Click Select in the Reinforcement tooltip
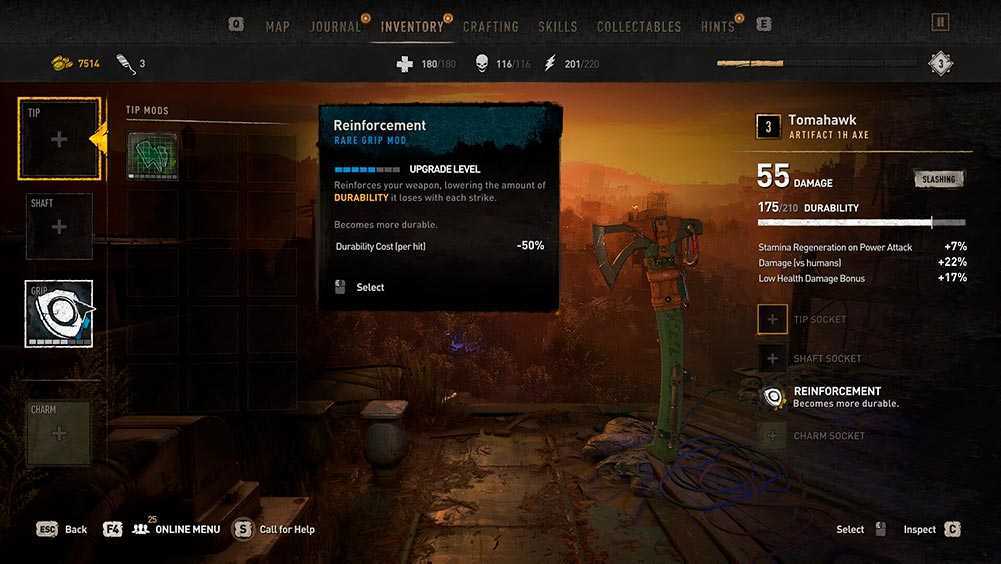1001x564 pixels. pyautogui.click(x=370, y=288)
